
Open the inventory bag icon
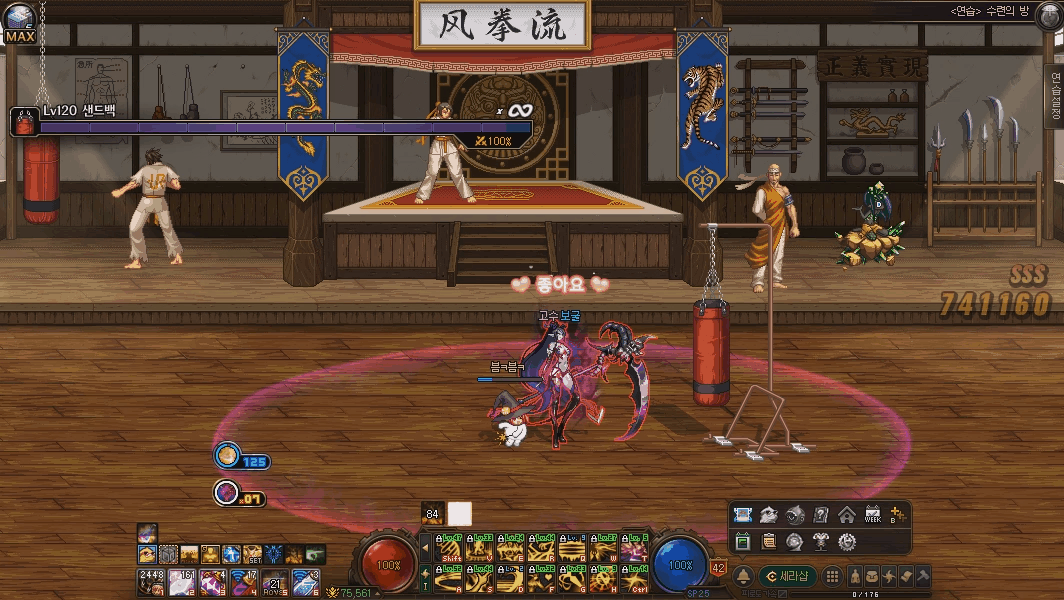pyautogui.click(x=874, y=576)
